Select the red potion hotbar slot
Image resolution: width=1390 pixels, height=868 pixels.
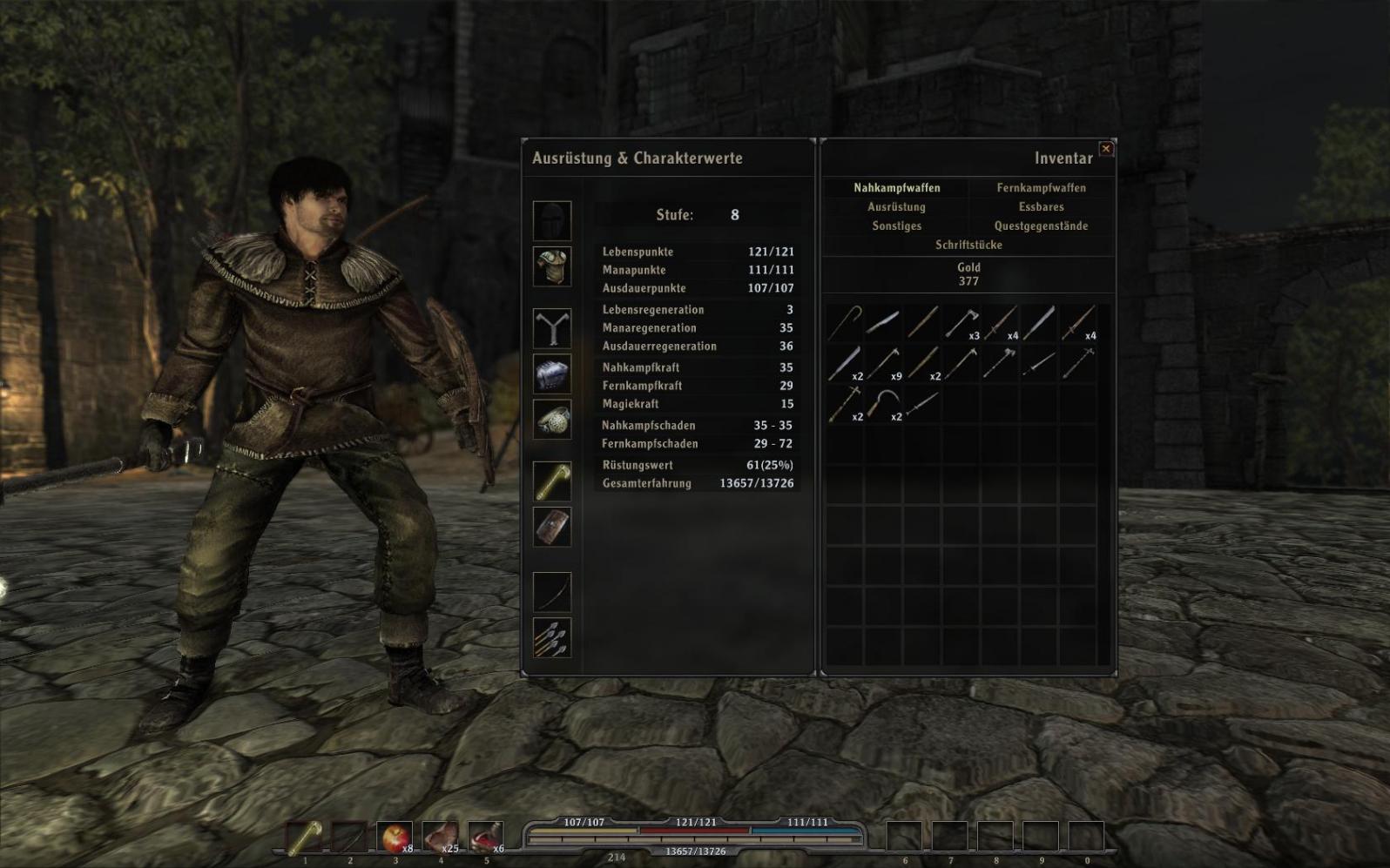(x=485, y=838)
